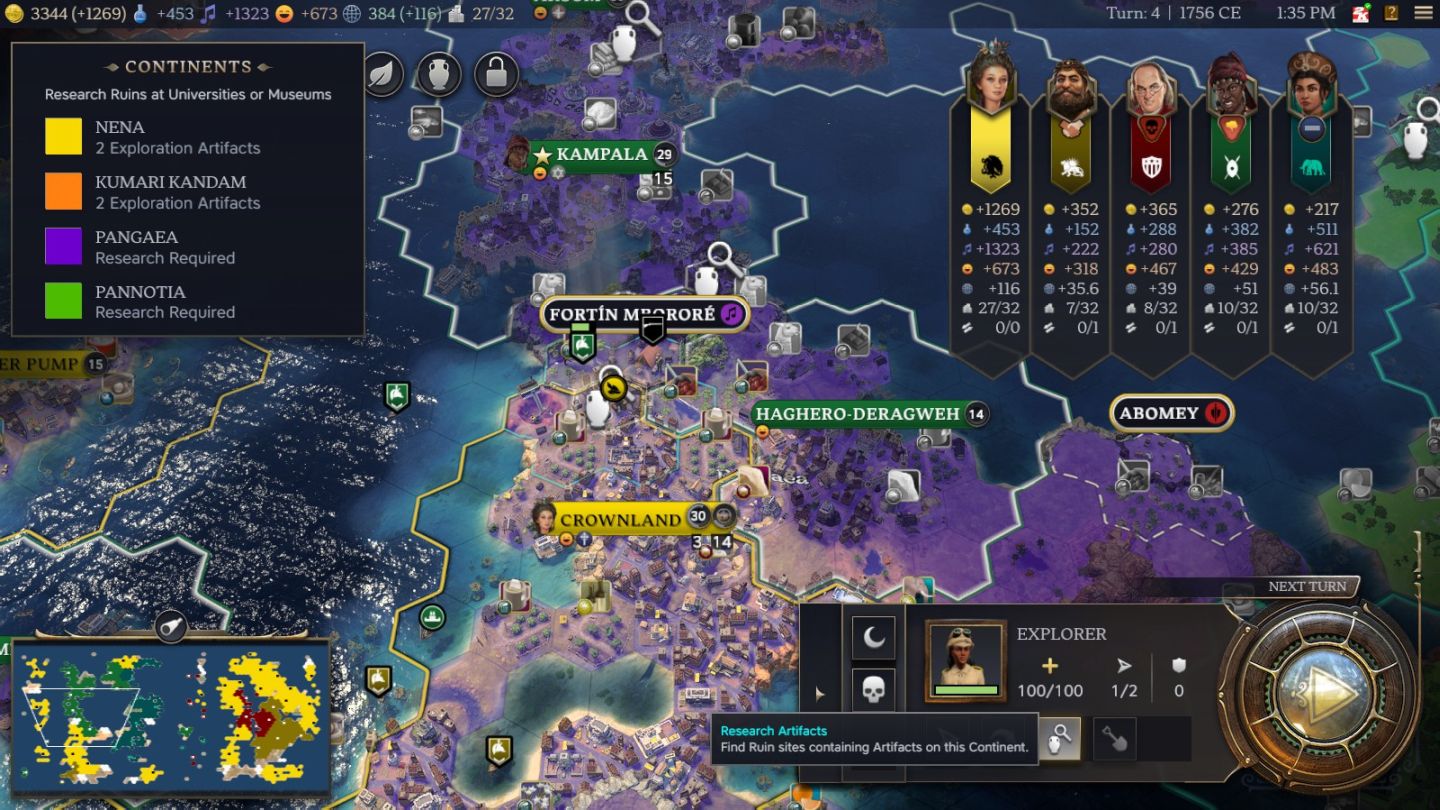Viewport: 1440px width, 810px height.
Task: Select the Kampala city banner
Action: (x=602, y=154)
